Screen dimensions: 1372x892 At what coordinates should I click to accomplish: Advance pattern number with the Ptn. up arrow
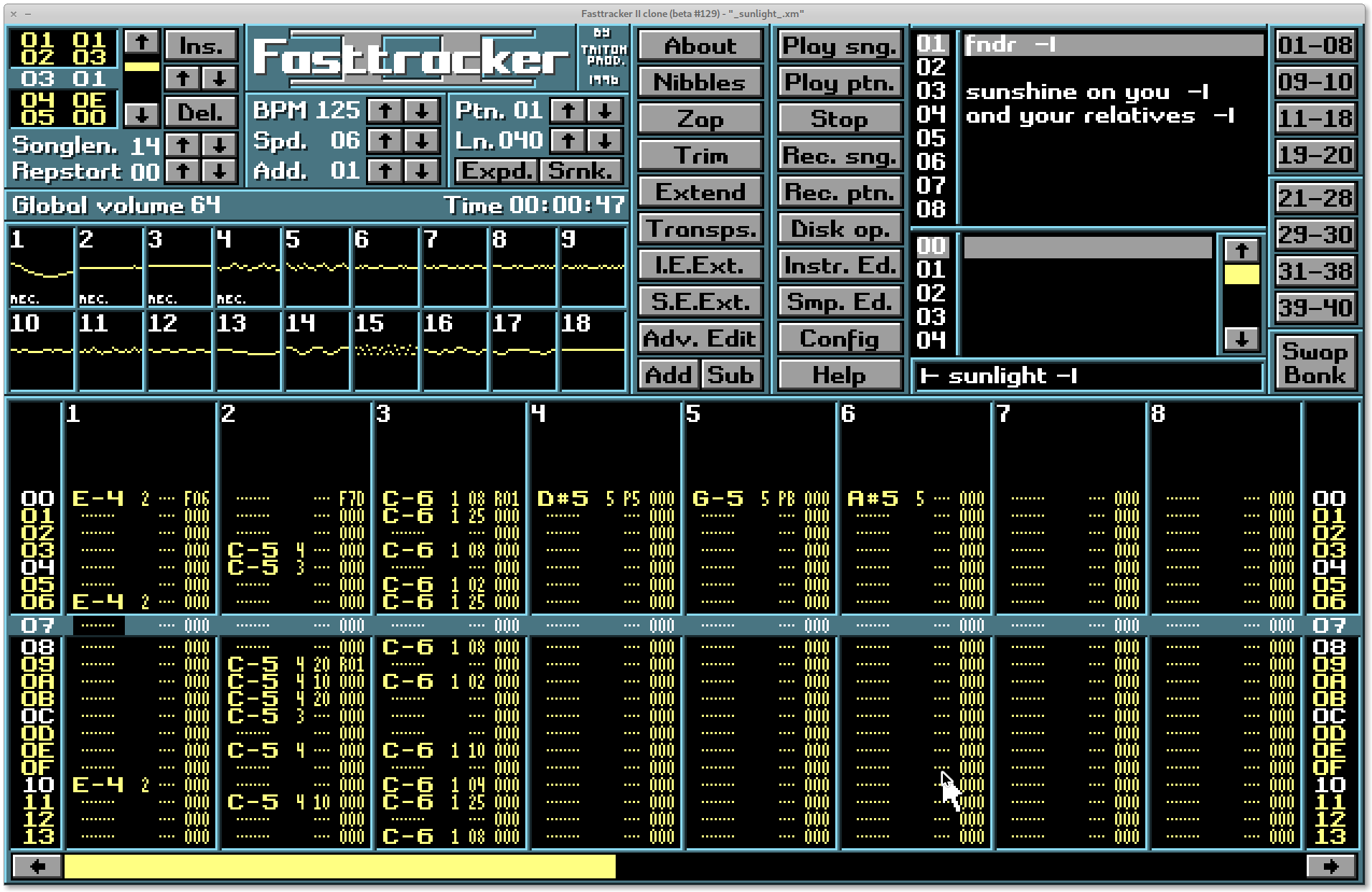click(569, 111)
